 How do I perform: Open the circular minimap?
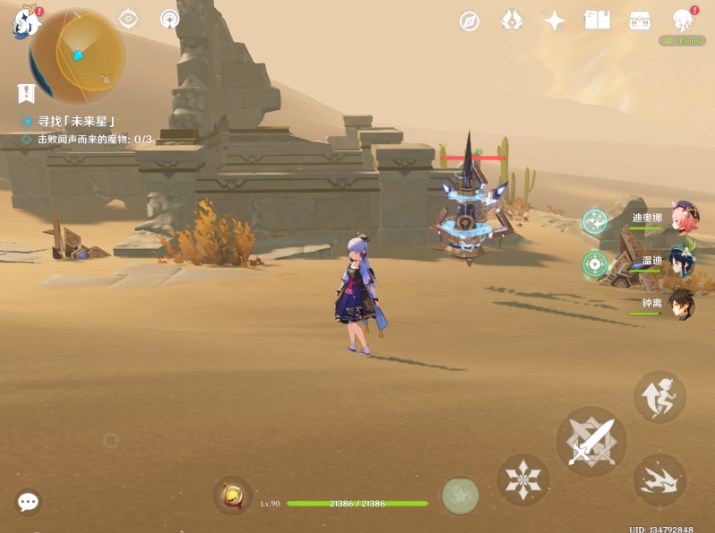[x=78, y=56]
